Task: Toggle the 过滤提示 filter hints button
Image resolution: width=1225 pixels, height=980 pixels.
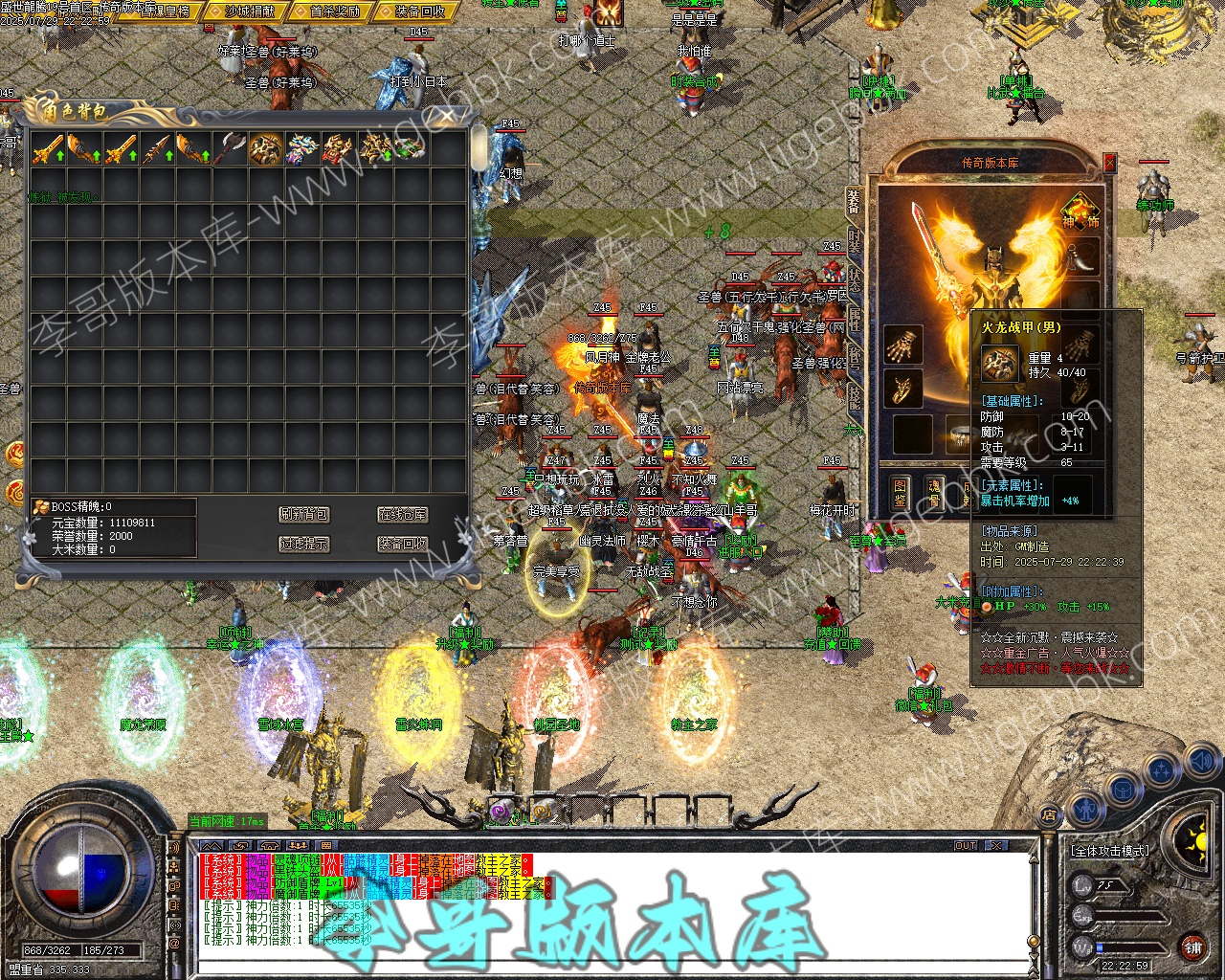Action: (304, 544)
